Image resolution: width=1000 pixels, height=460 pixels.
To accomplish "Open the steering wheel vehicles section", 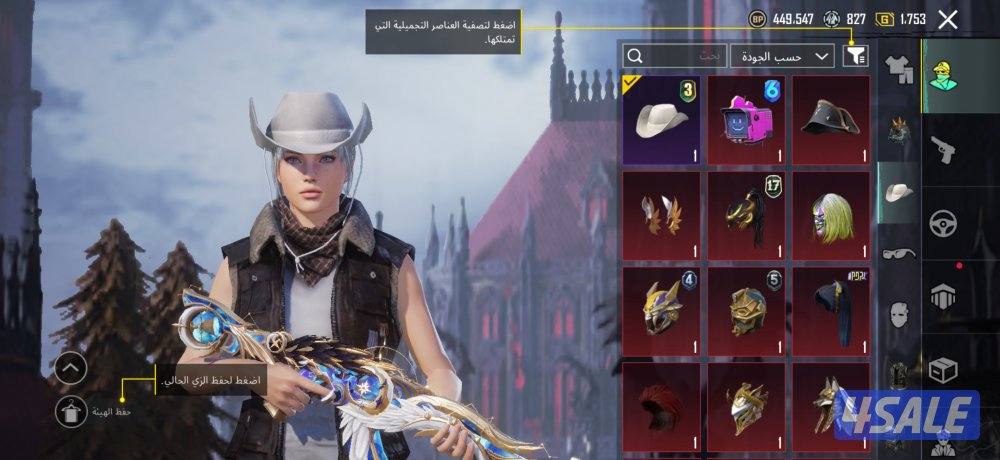I will [942, 223].
